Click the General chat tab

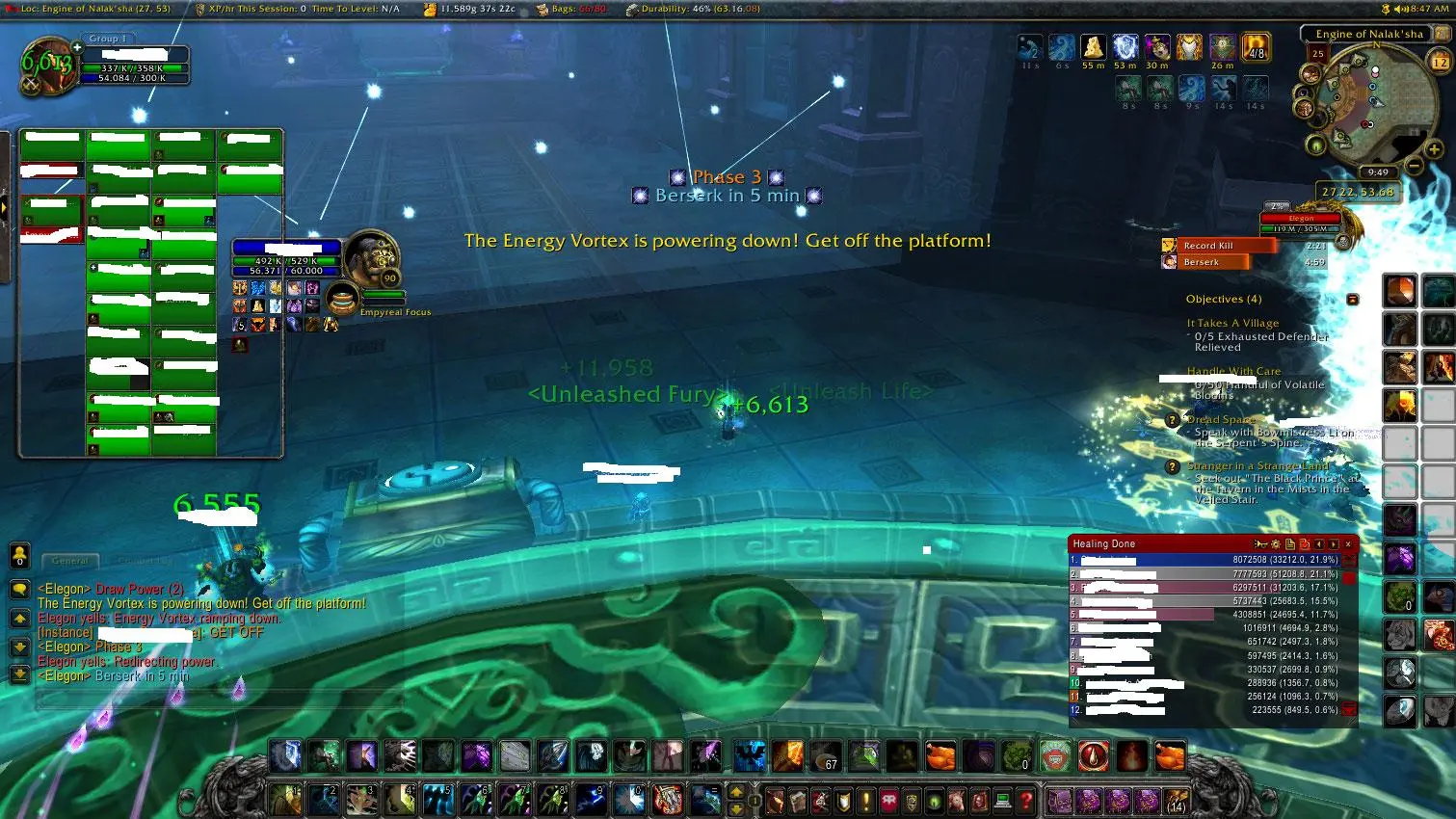coord(69,560)
